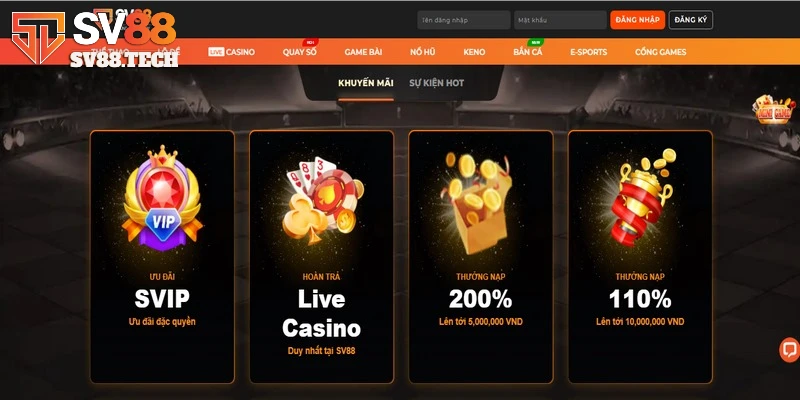Open the Đăng Ký registration button
This screenshot has width=800, height=400.
tap(691, 20)
